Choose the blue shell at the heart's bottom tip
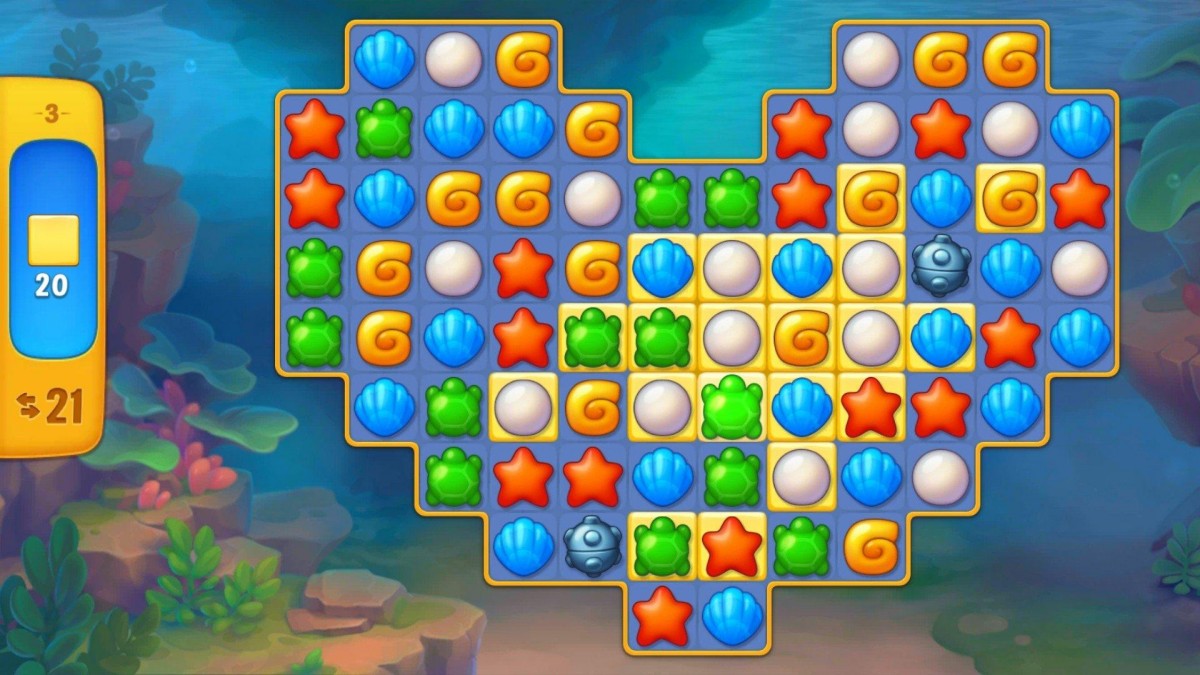The height and width of the screenshot is (675, 1200). point(732,616)
